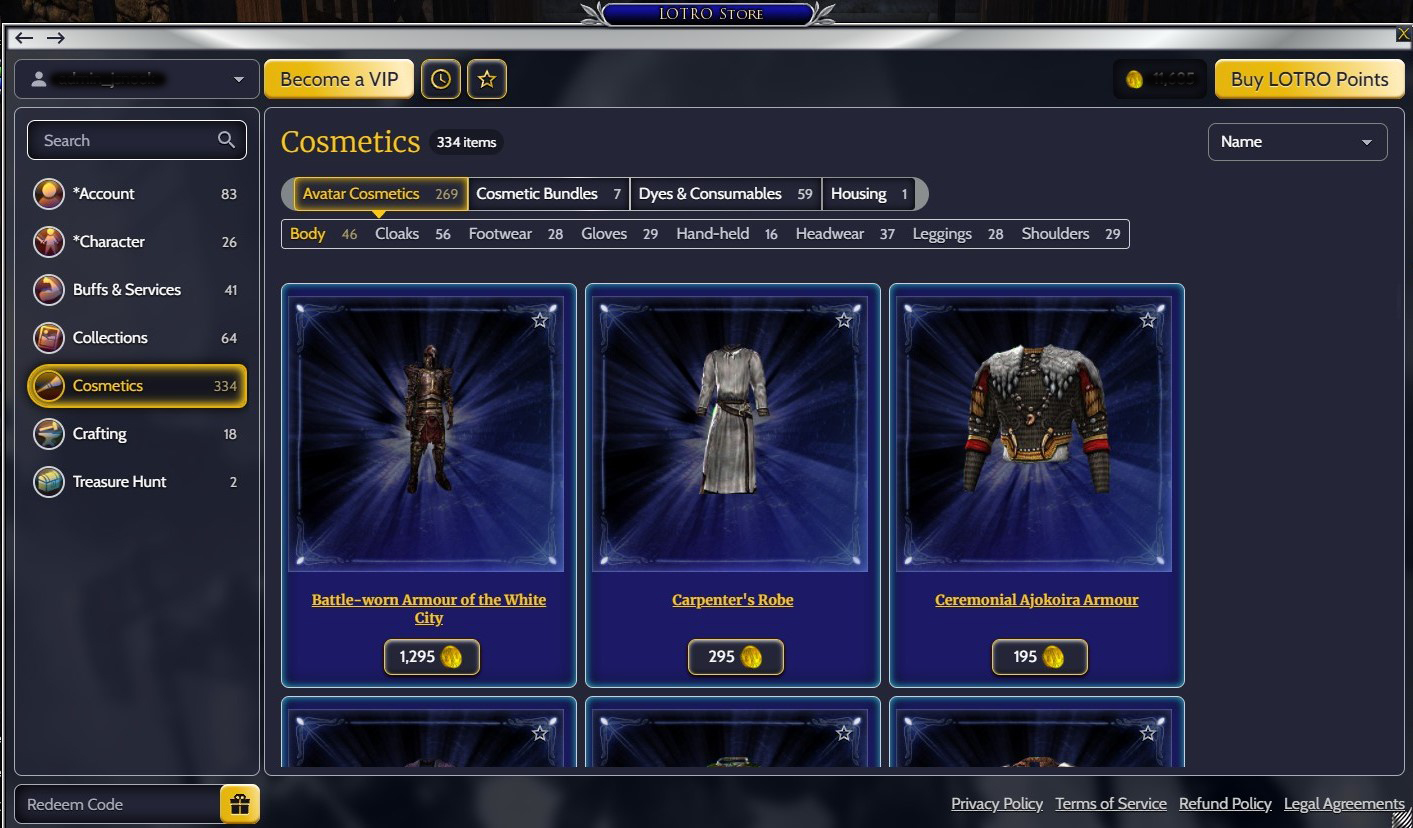Image resolution: width=1413 pixels, height=828 pixels.
Task: Select the Cloaks filter
Action: [397, 233]
